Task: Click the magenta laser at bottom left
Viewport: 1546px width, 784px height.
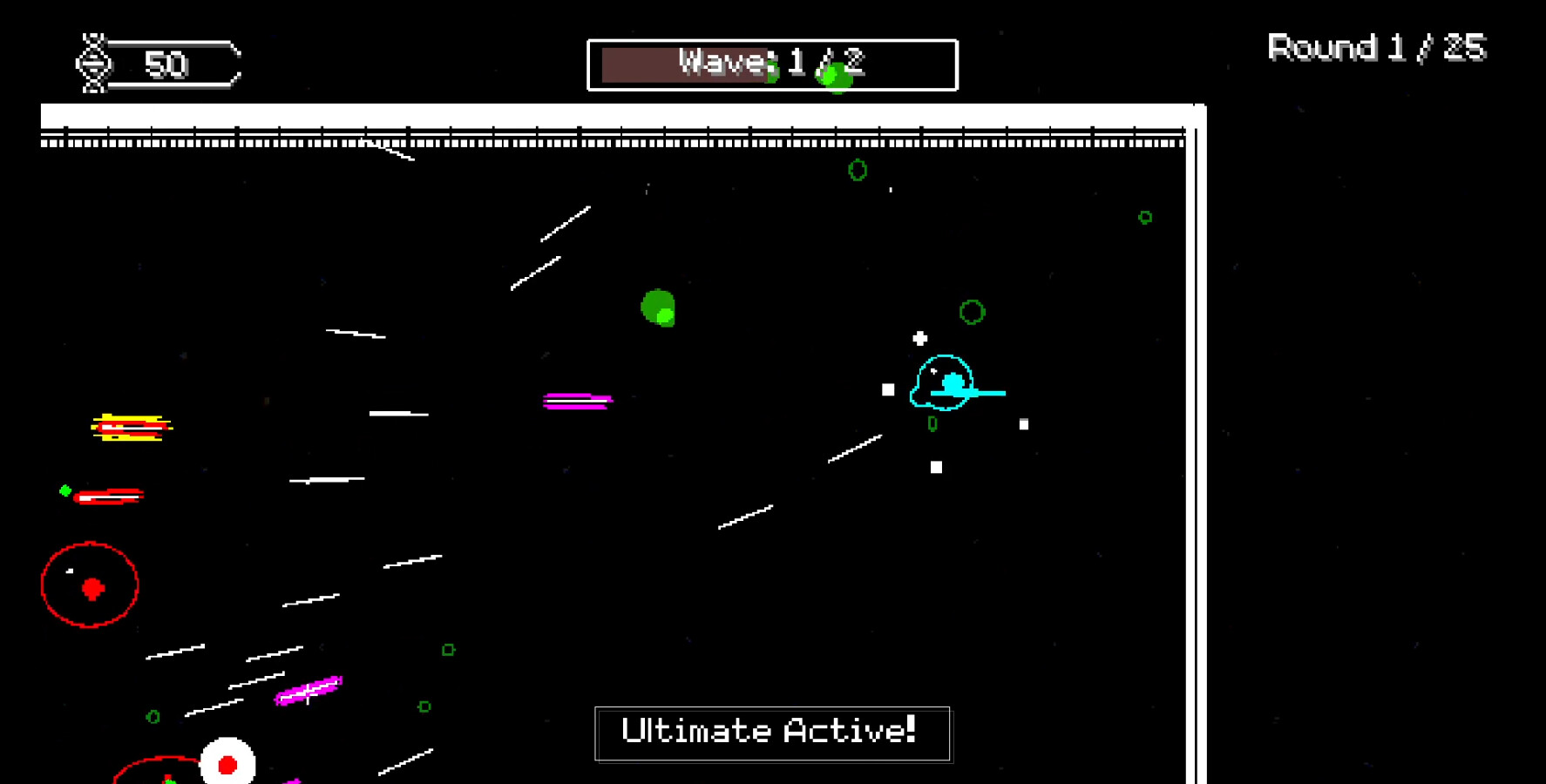Action: [x=307, y=690]
